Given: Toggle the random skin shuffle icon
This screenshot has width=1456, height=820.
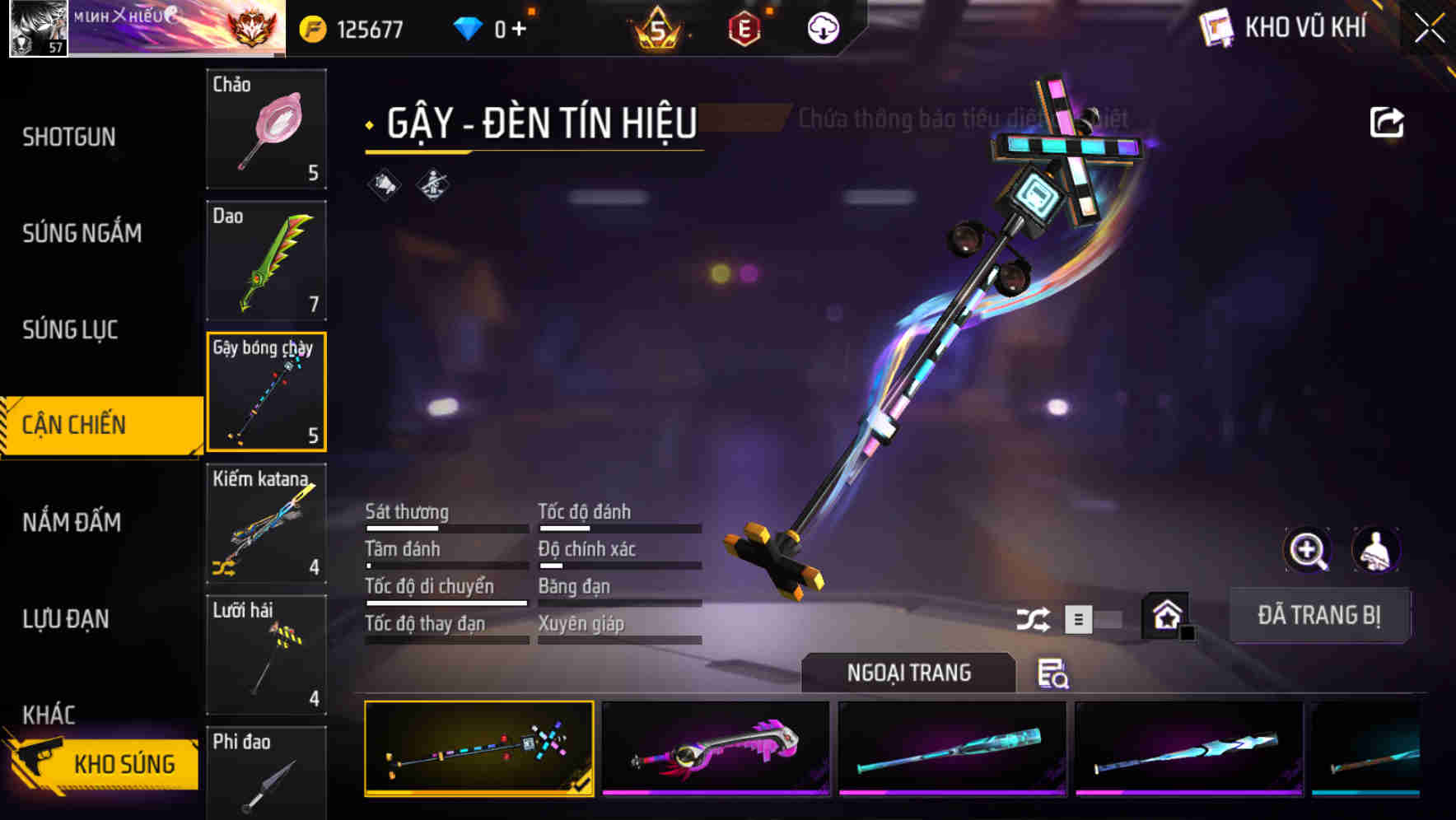Looking at the screenshot, I should pos(1033,619).
